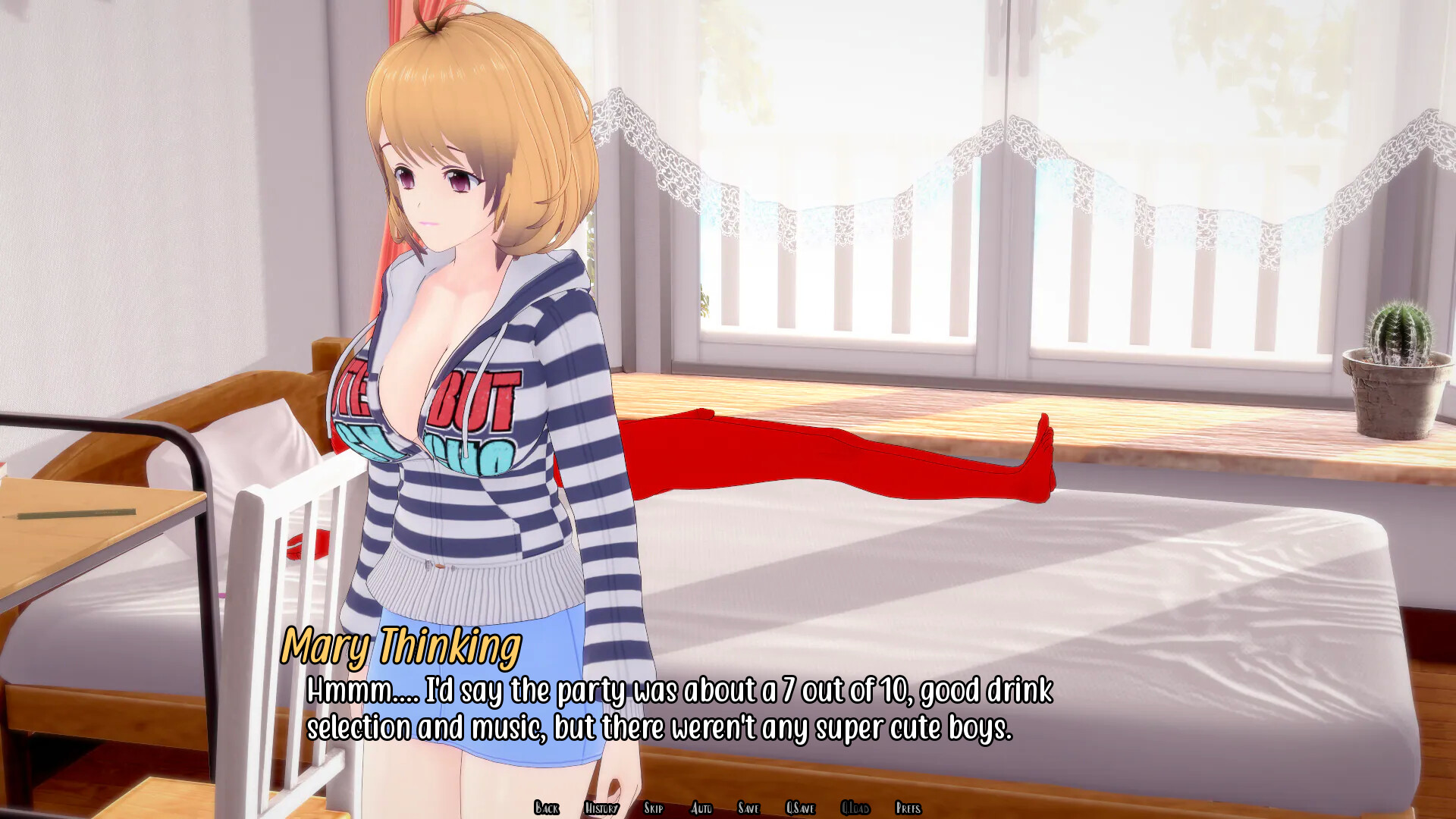Open the Save menu
Viewport: 1456px width, 819px height.
[748, 808]
